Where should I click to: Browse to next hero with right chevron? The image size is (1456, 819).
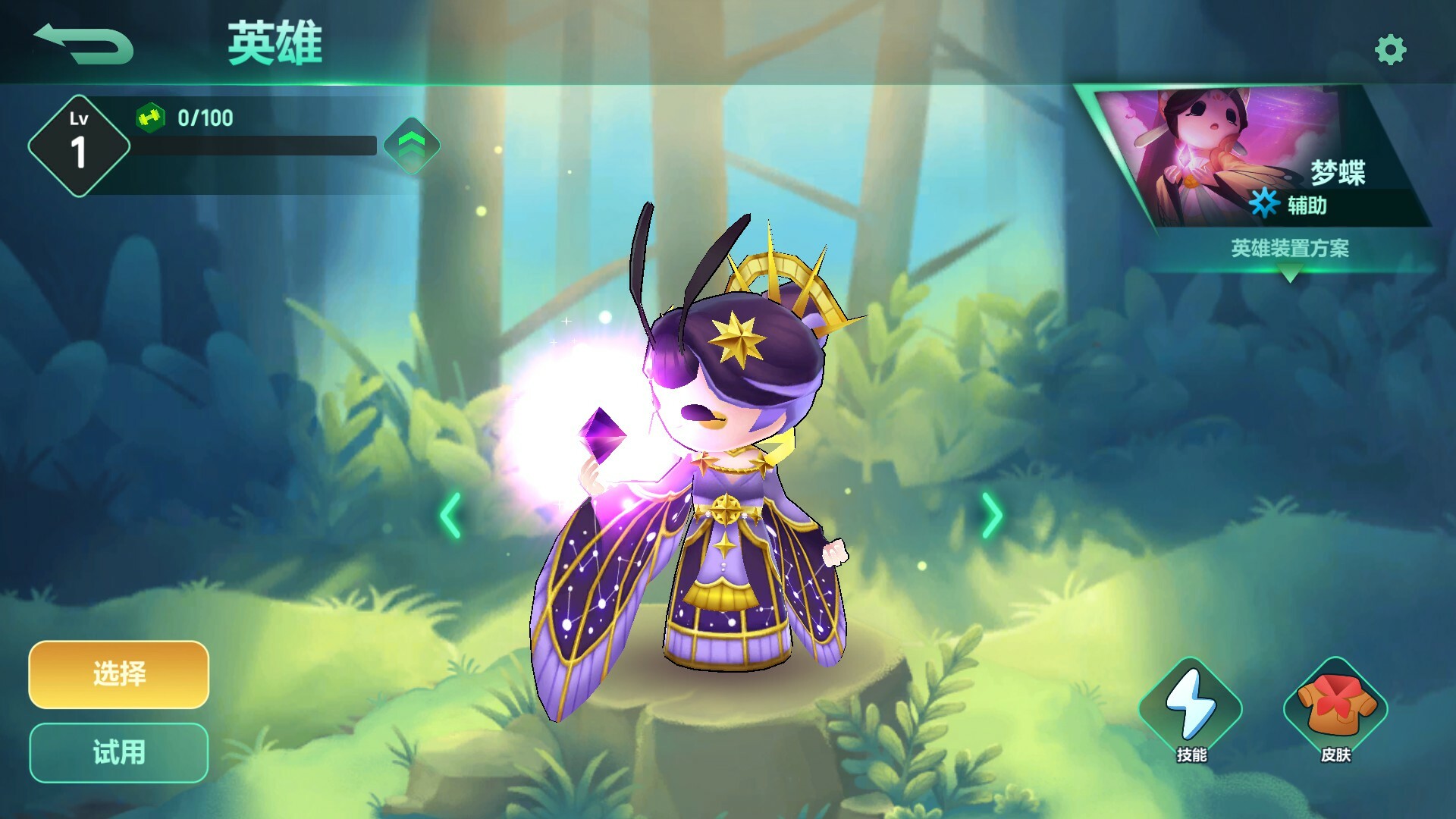coord(993,516)
